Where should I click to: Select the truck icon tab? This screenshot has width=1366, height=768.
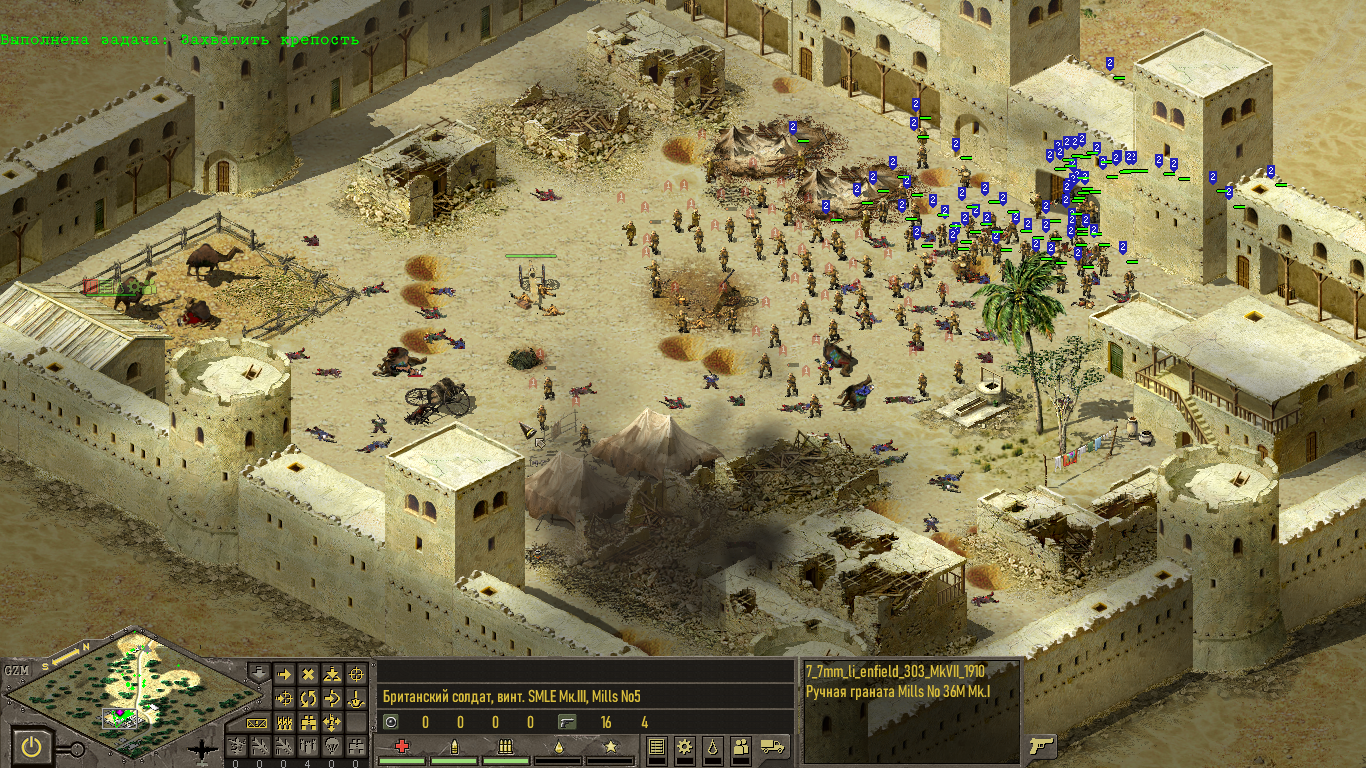773,746
